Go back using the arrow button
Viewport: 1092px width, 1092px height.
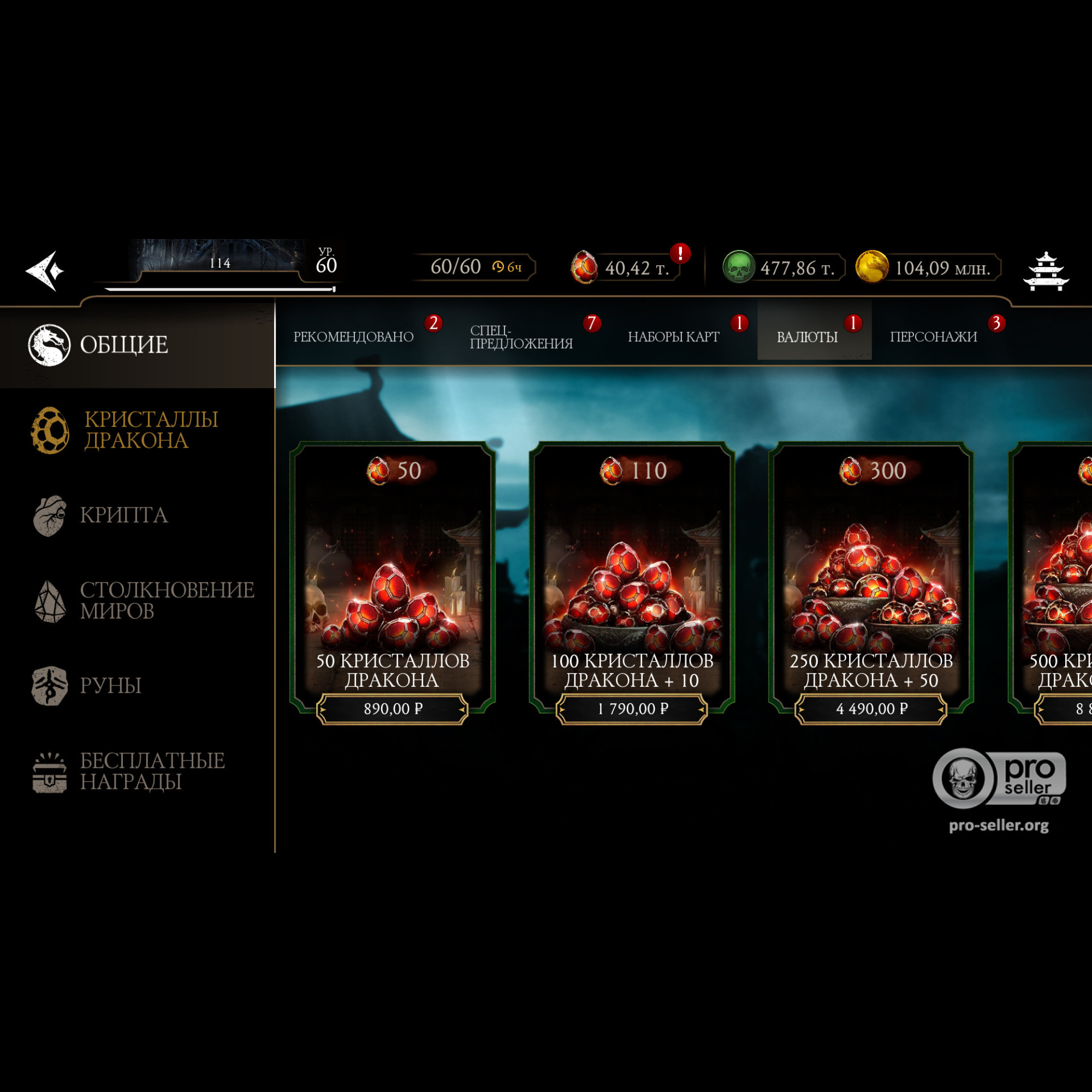(45, 271)
